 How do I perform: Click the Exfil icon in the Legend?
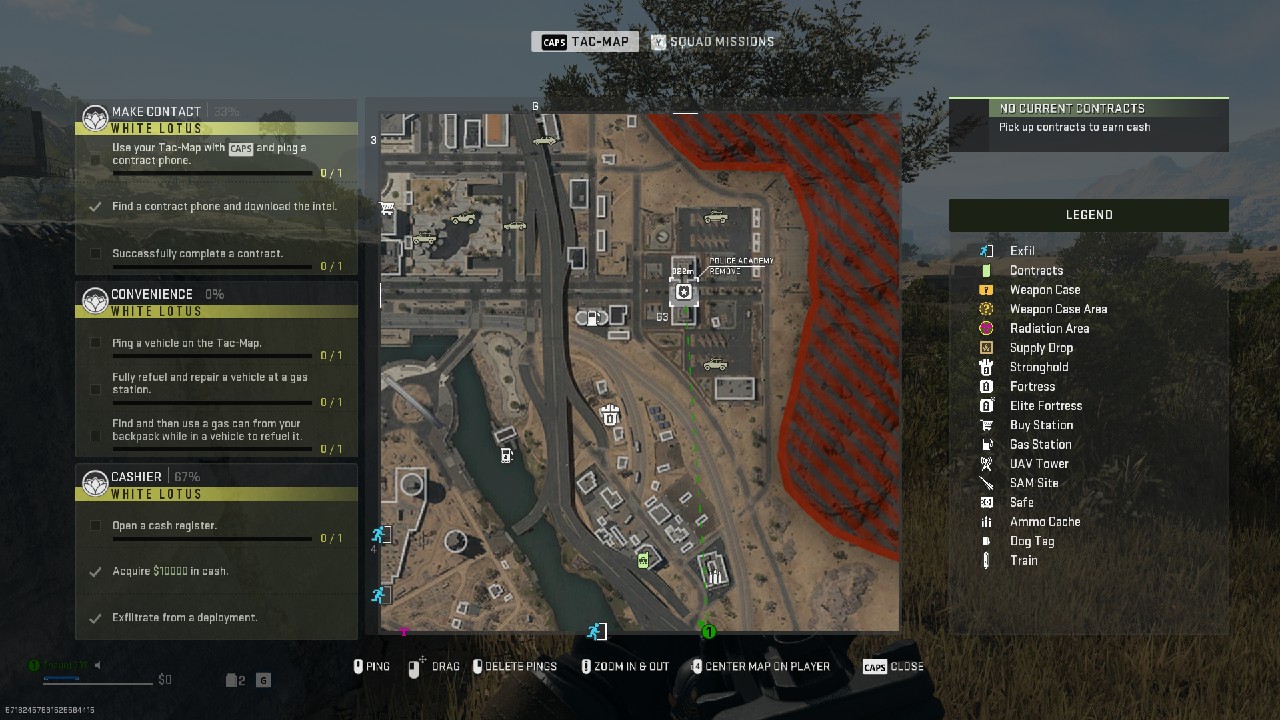(985, 251)
